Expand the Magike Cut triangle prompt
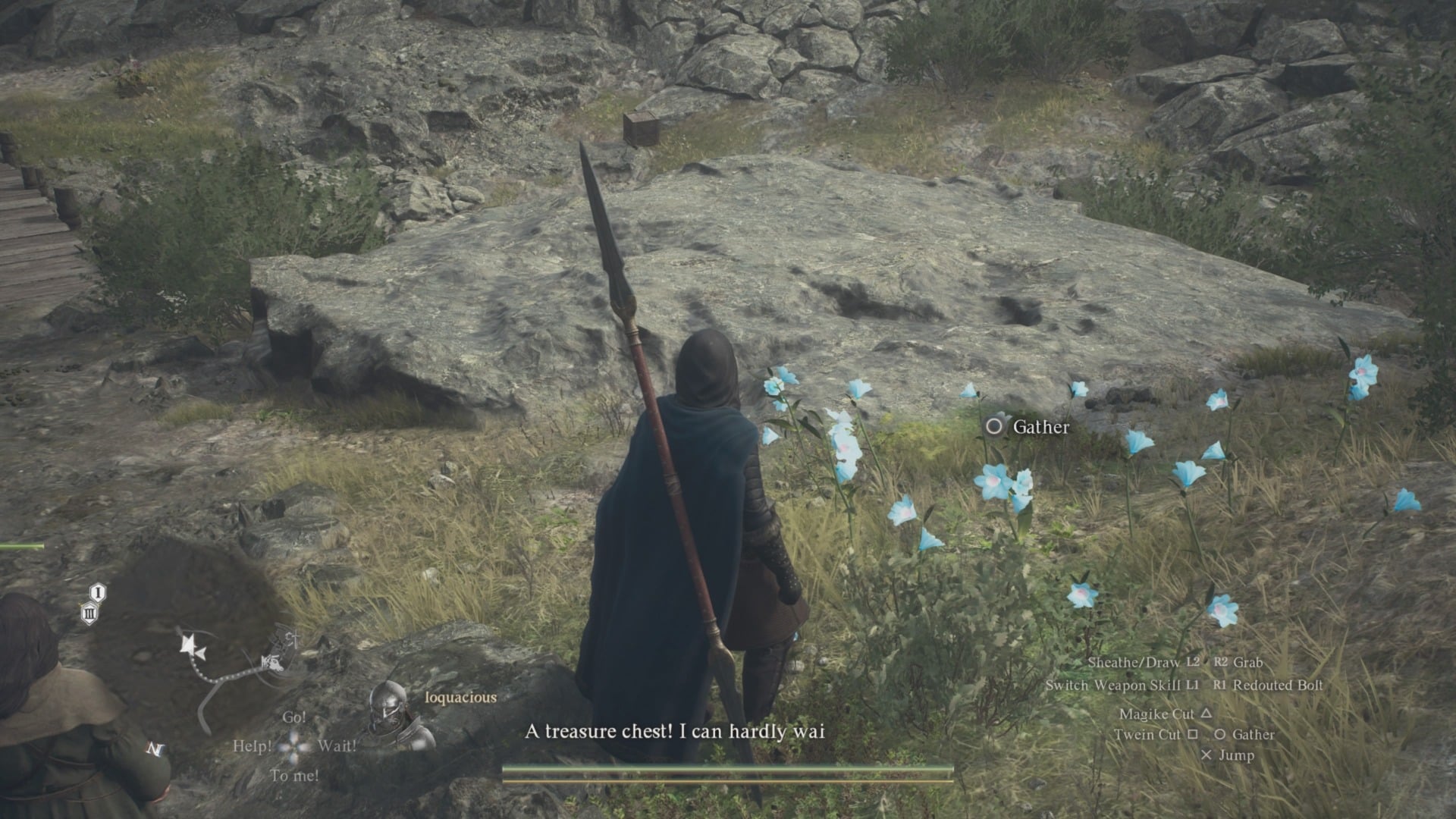The width and height of the screenshot is (1456, 819). click(x=1168, y=714)
